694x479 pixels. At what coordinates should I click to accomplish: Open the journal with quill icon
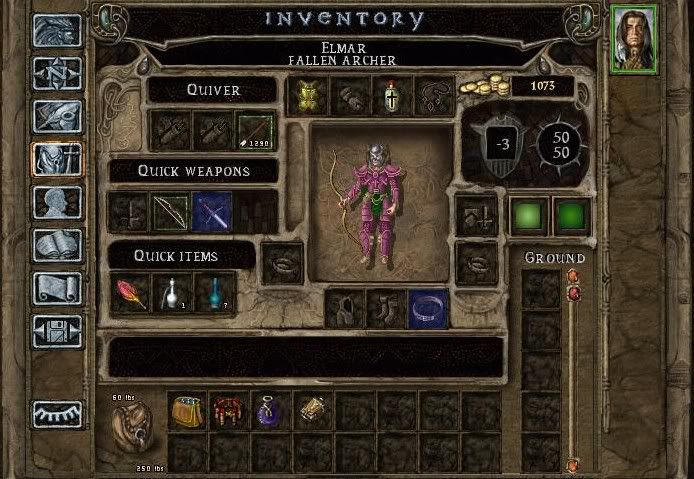[x=57, y=116]
